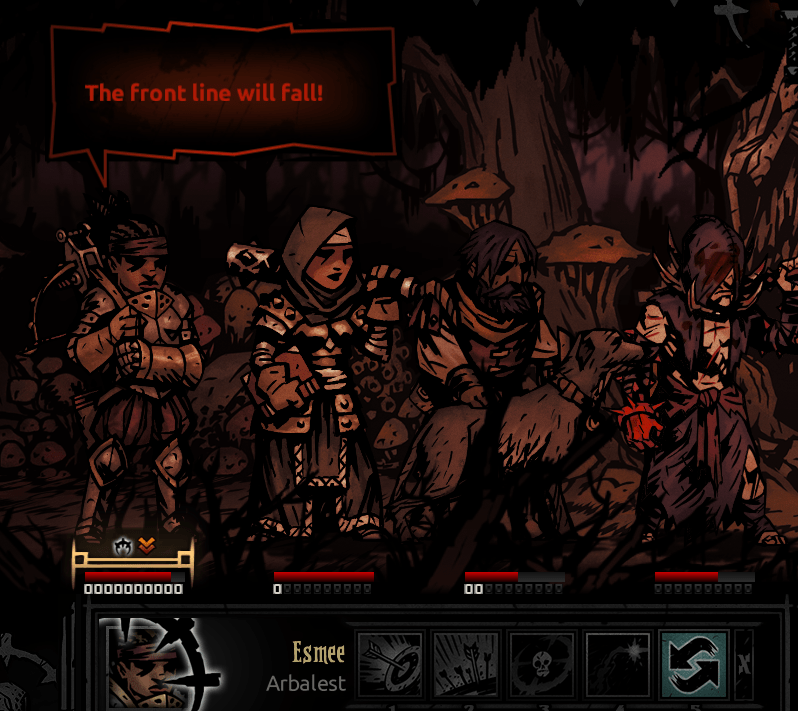Activate the skull Sniper's Mark skill
798x711 pixels.
(541, 664)
